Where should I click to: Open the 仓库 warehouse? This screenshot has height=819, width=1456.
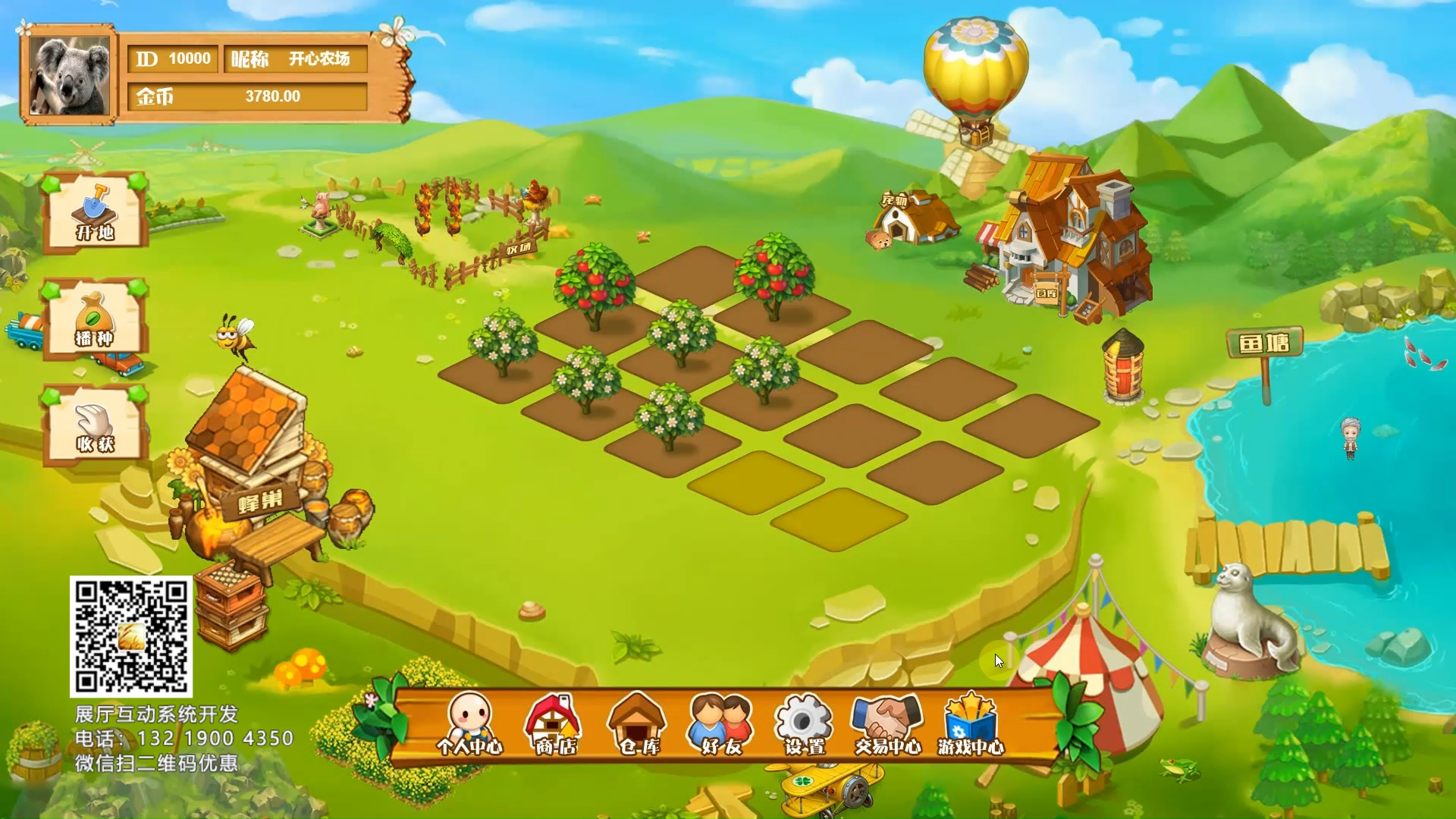point(638,724)
